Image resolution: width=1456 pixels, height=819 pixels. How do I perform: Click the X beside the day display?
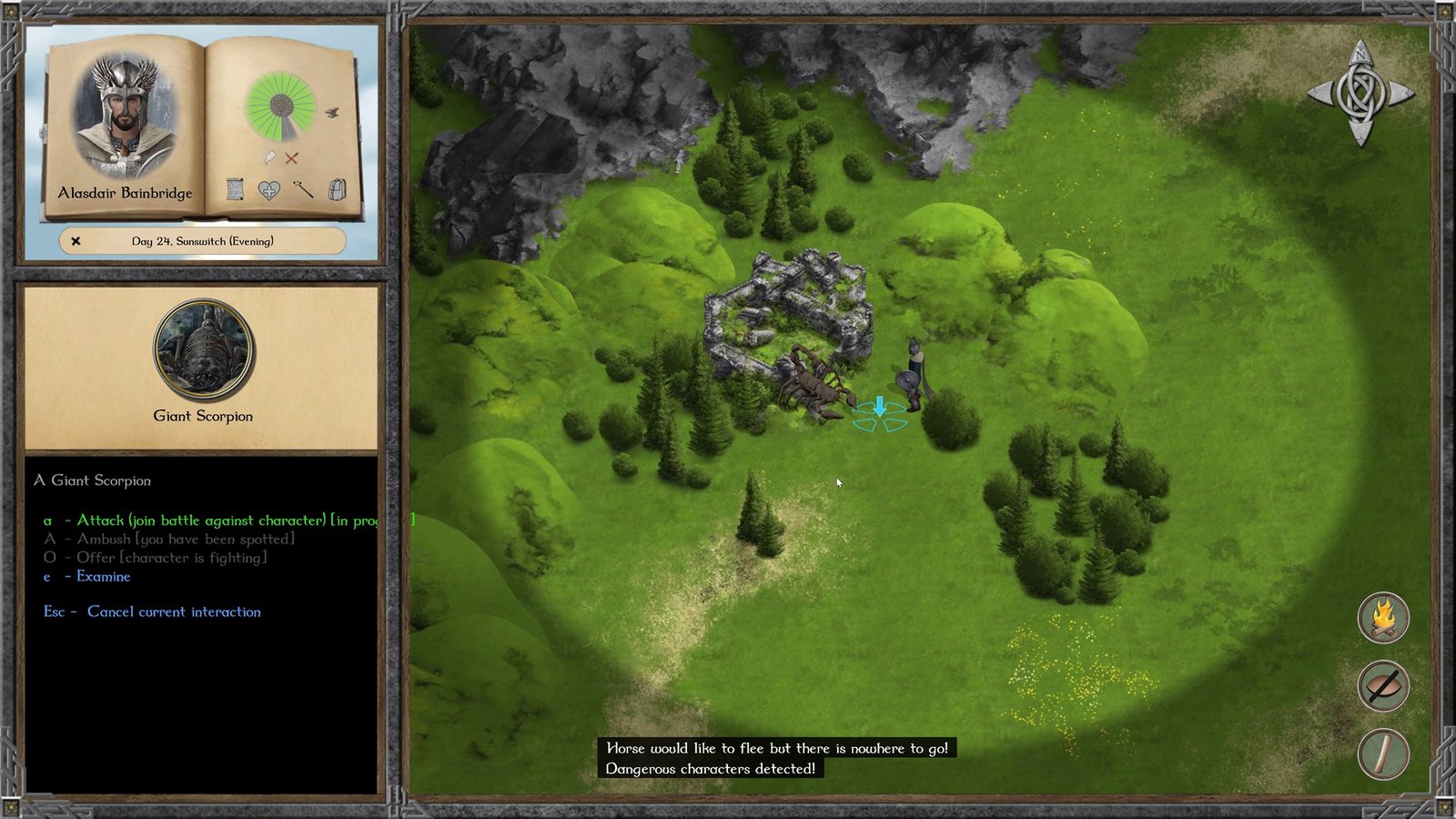pos(76,241)
